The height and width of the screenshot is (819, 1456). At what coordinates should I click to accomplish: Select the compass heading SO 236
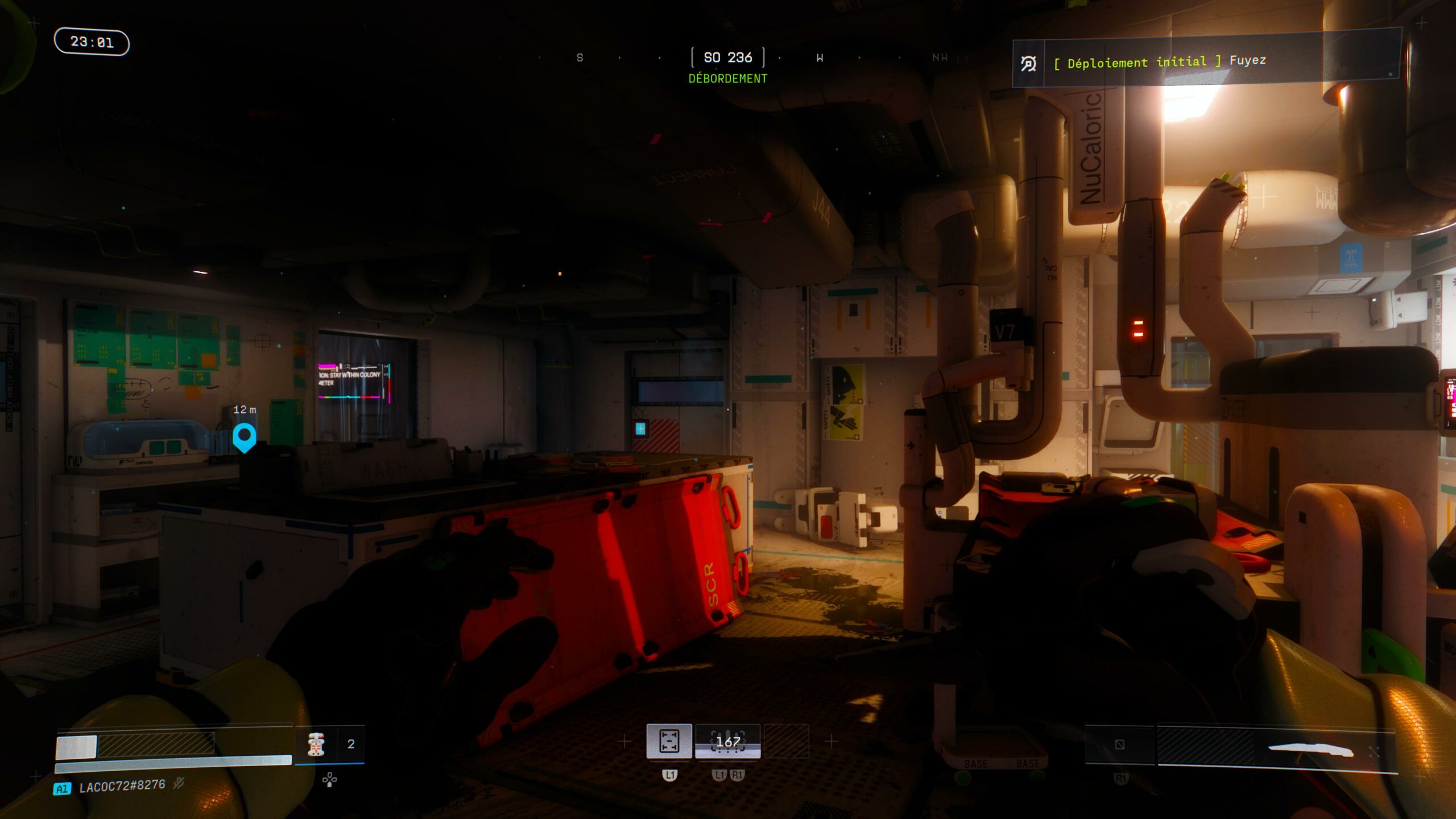[727, 57]
